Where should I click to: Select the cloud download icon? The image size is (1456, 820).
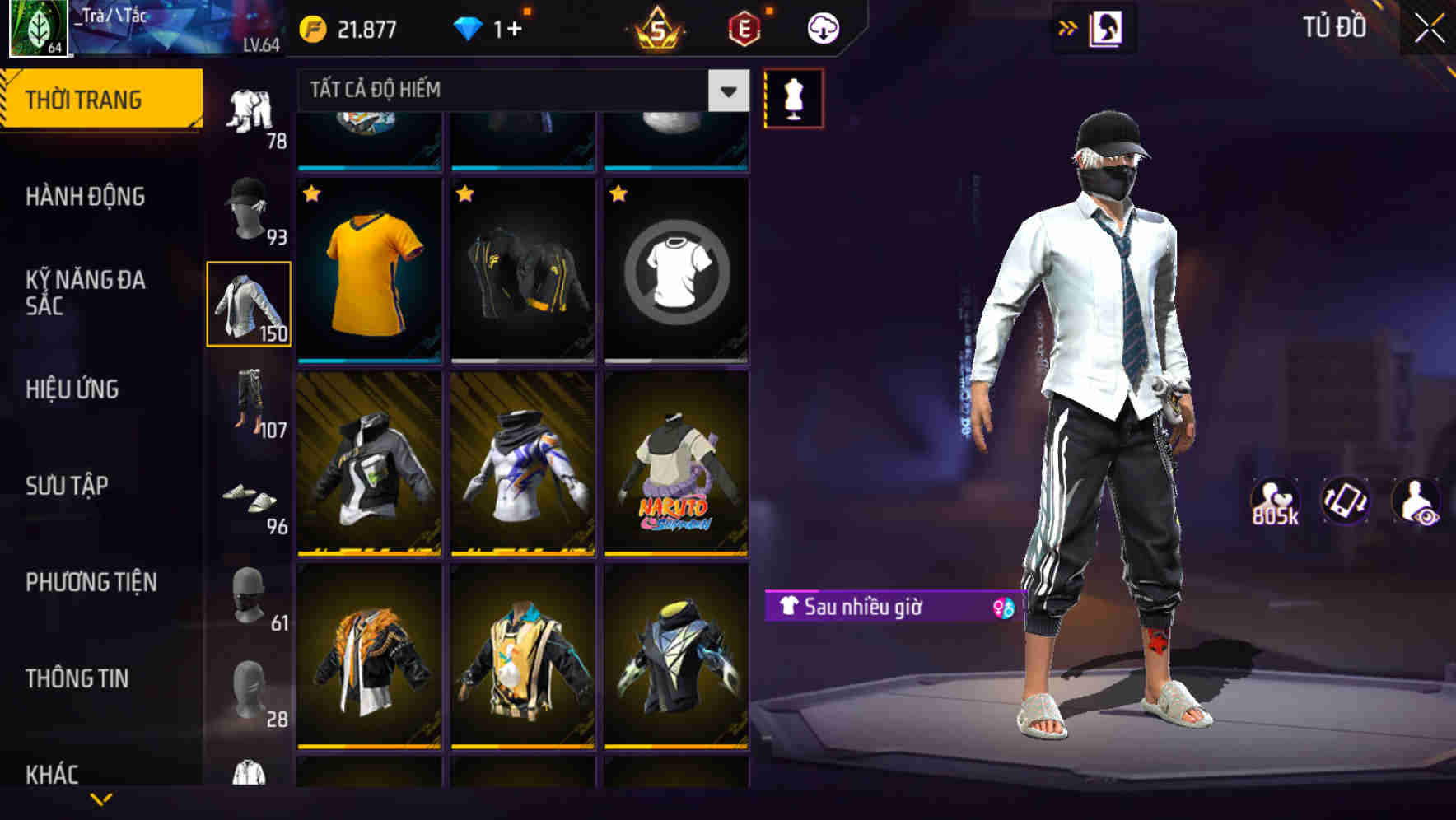pyautogui.click(x=821, y=27)
